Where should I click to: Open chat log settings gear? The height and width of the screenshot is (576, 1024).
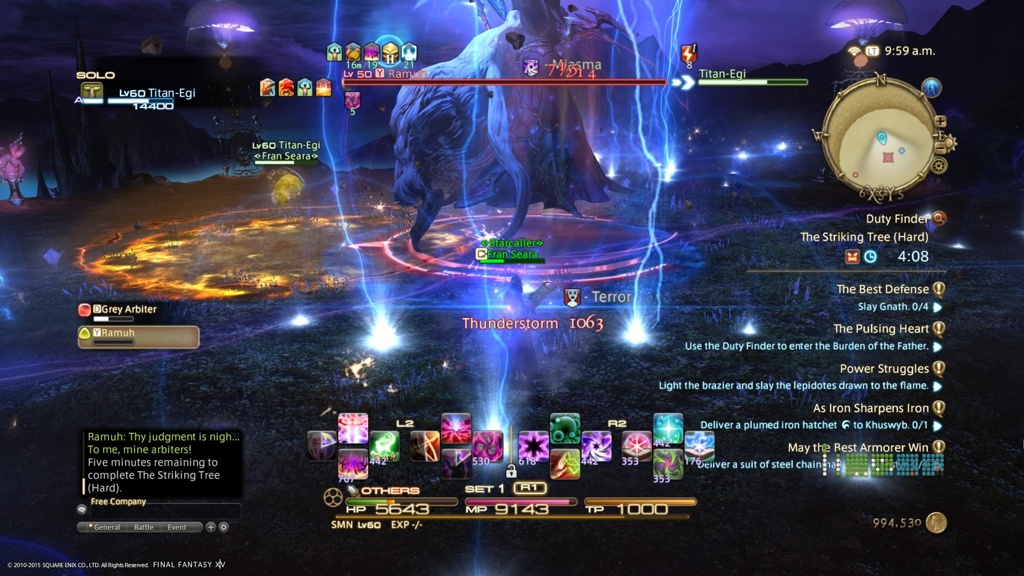tap(223, 527)
